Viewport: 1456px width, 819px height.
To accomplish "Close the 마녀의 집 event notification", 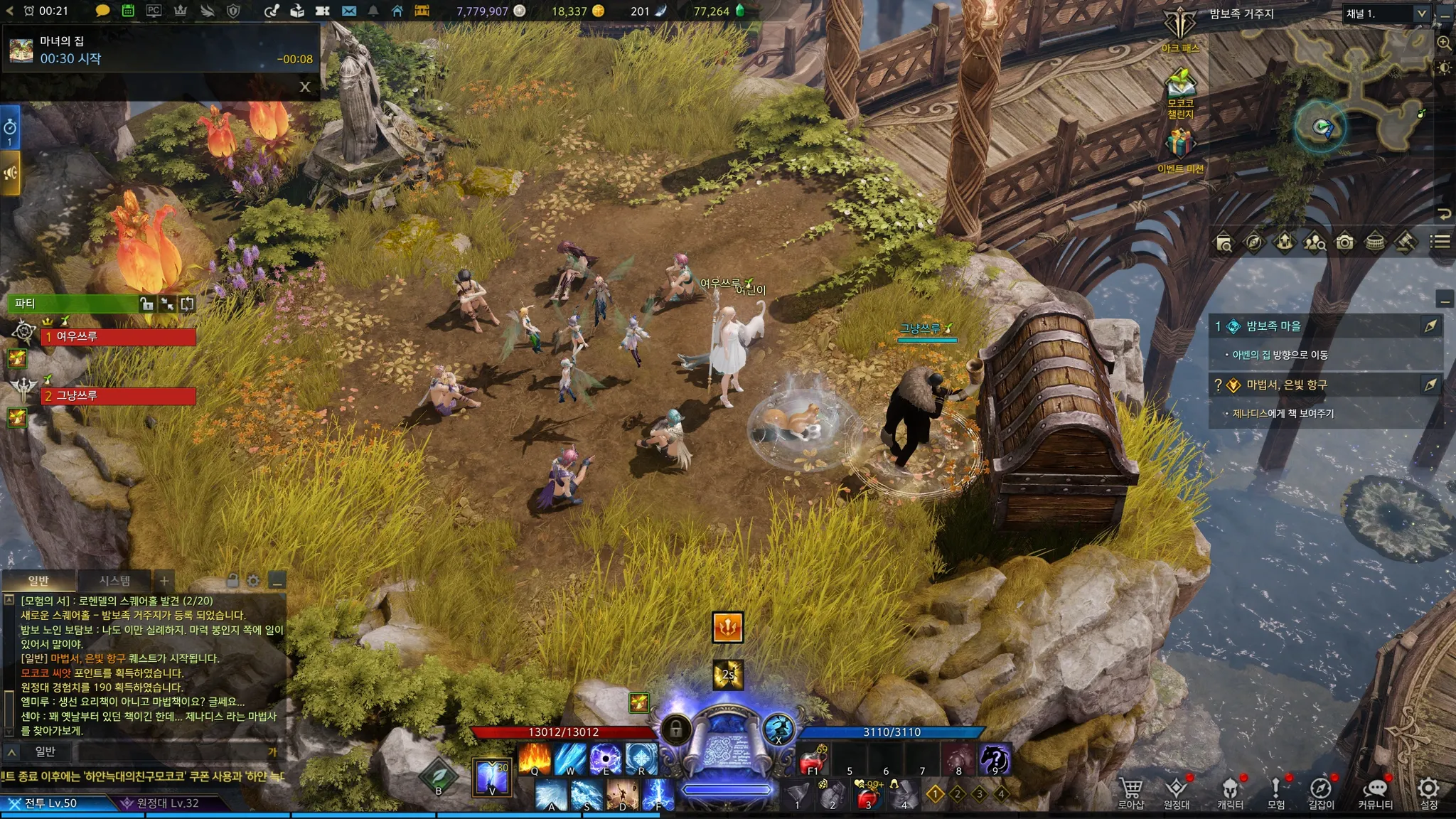I will 305,87.
